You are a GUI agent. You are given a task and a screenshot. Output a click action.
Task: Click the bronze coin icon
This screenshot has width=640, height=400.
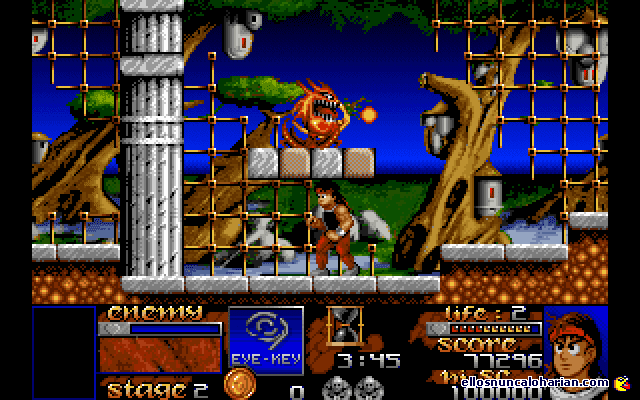tap(238, 386)
